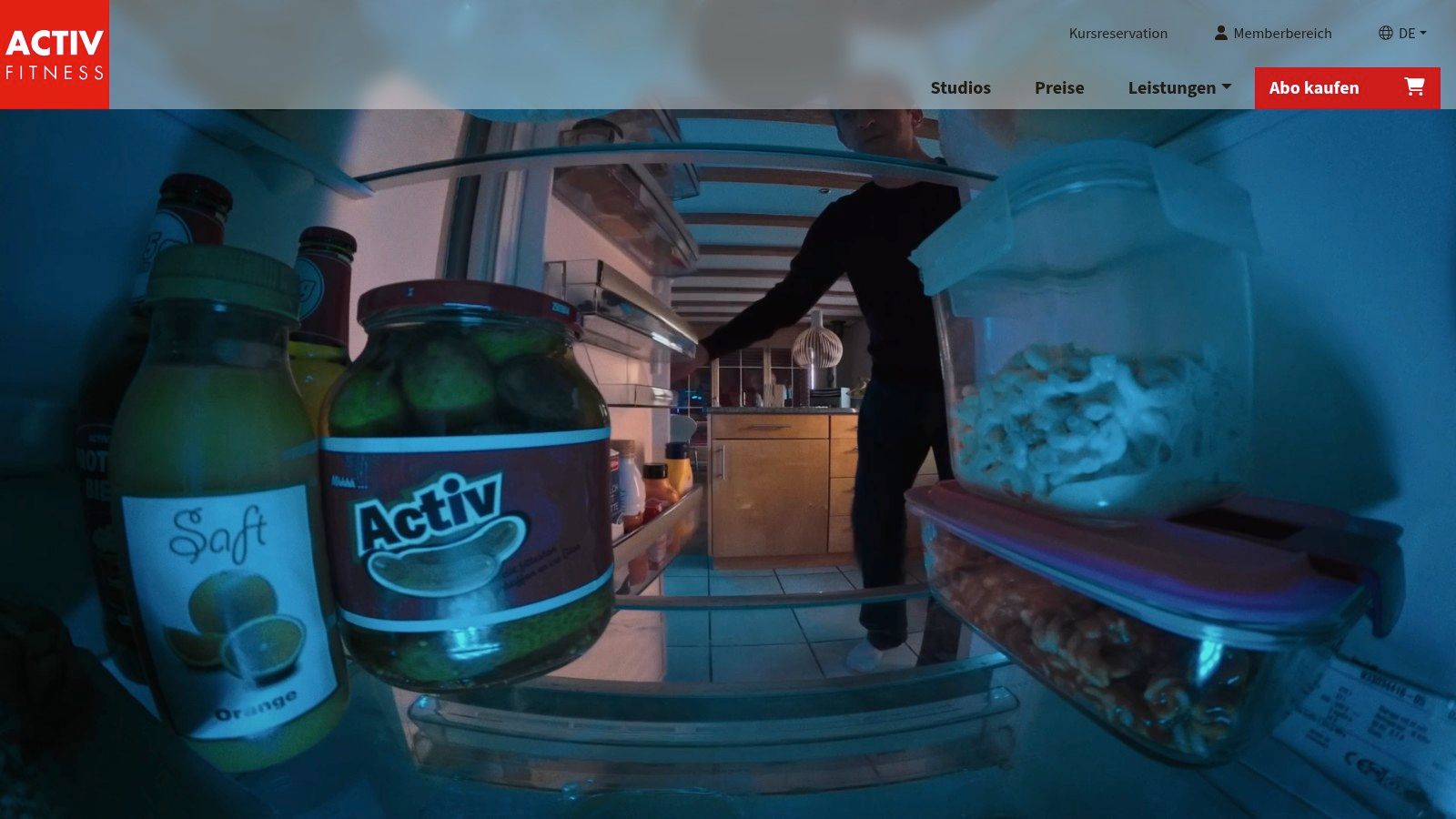Image resolution: width=1456 pixels, height=819 pixels.
Task: Click the Abo kaufen button
Action: [1347, 88]
